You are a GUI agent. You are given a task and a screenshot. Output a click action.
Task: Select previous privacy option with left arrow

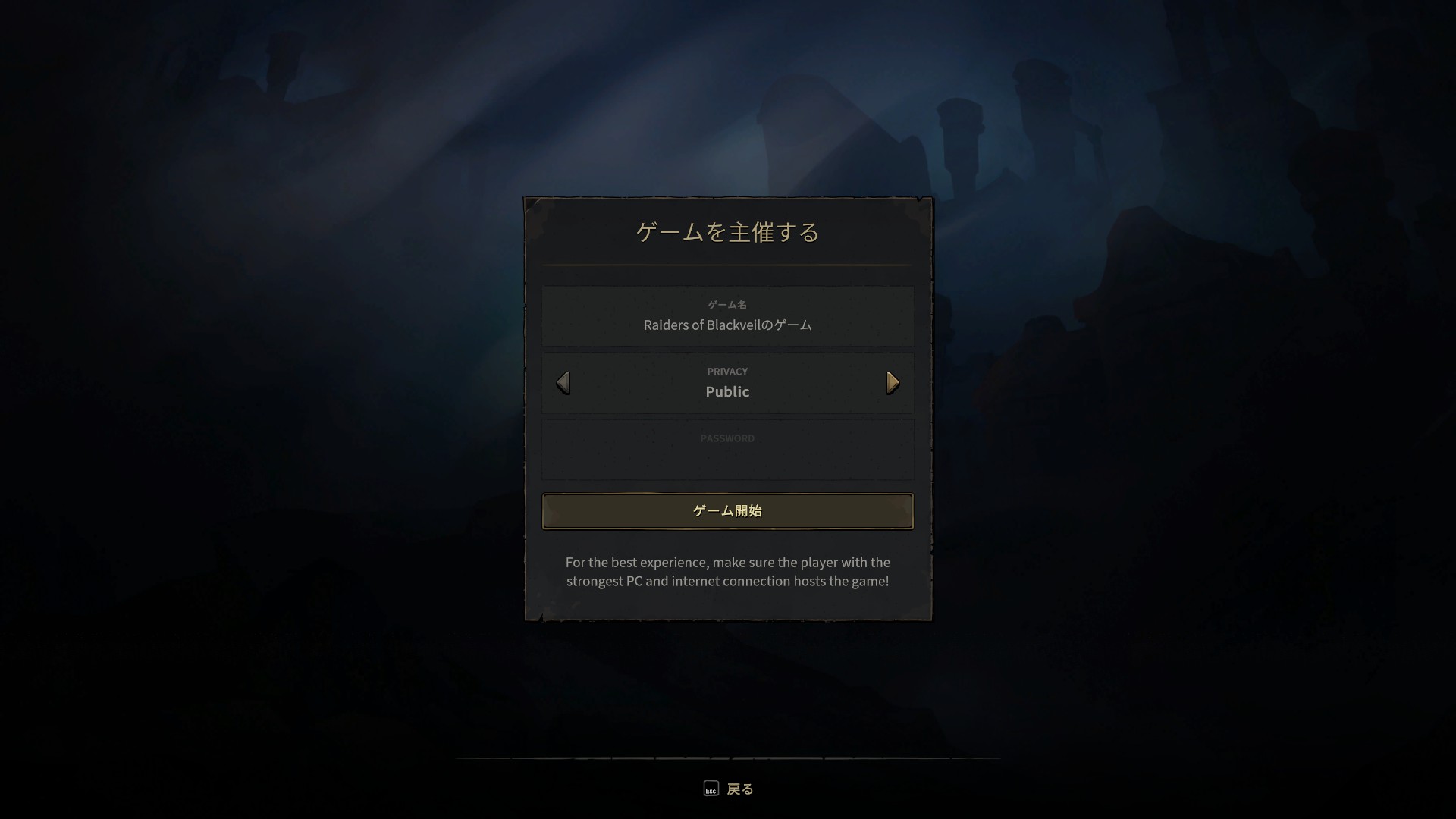pos(563,383)
